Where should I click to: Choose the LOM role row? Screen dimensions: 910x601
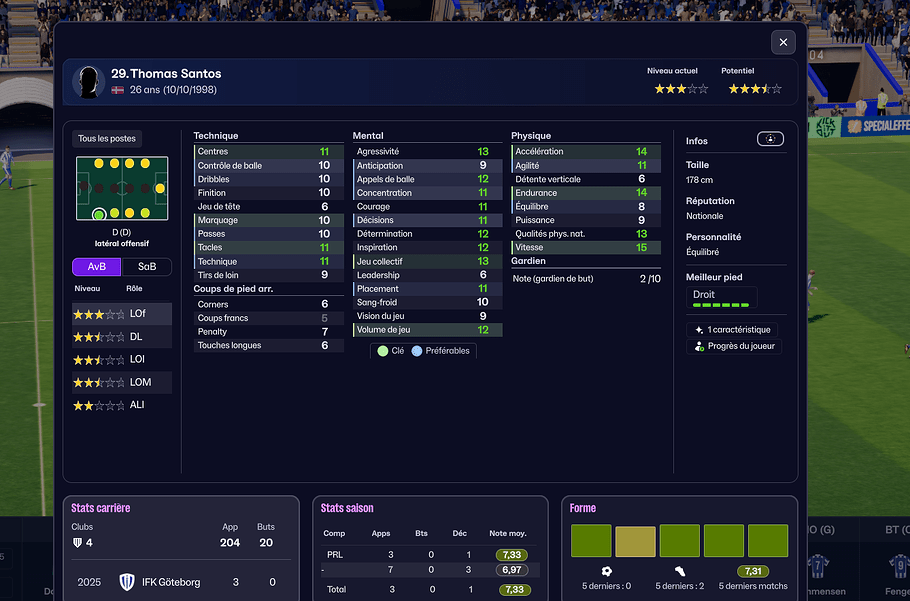coord(121,382)
